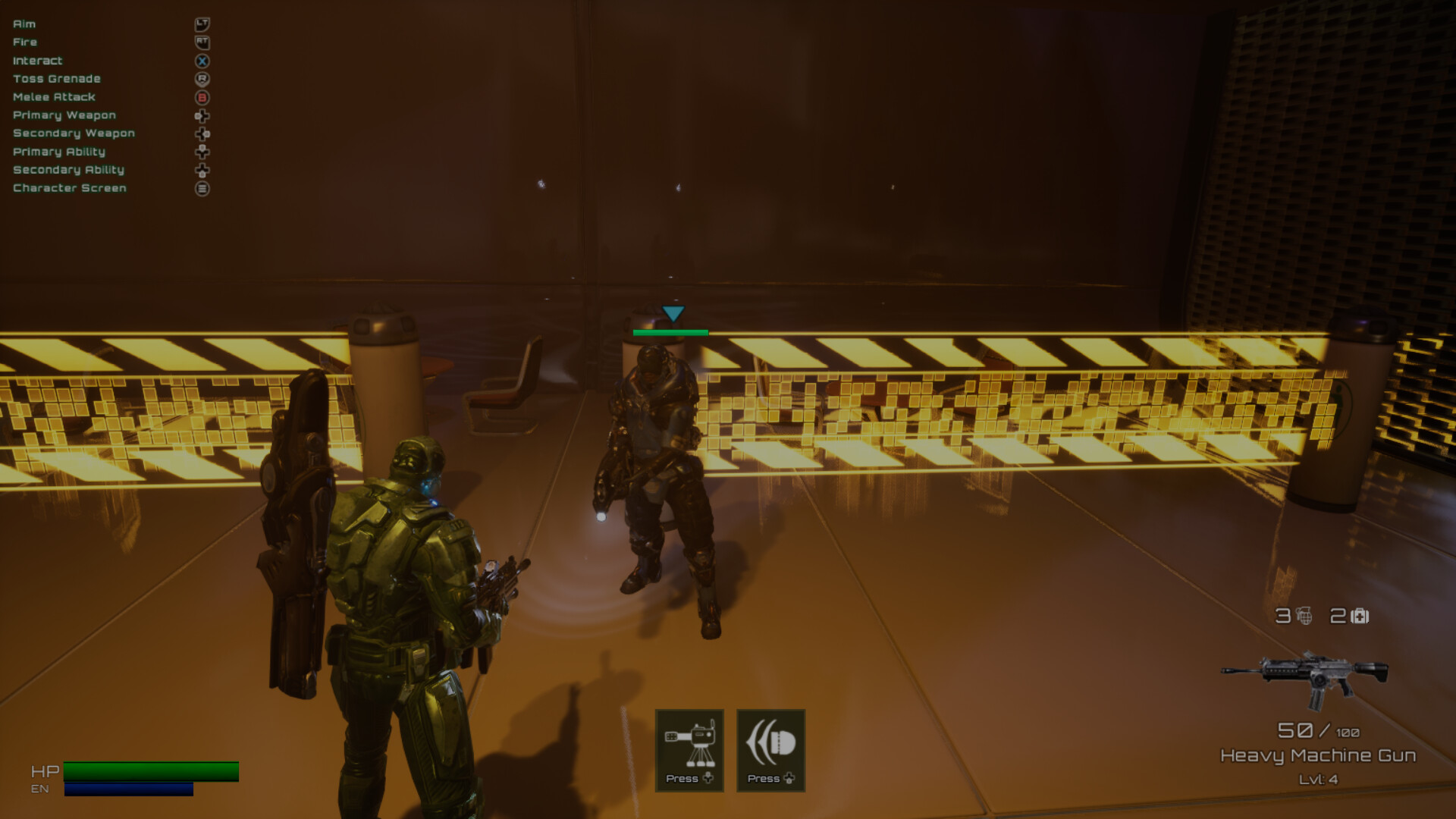Click the RB icon beside Toss Grenade
The image size is (1456, 819).
[x=202, y=78]
